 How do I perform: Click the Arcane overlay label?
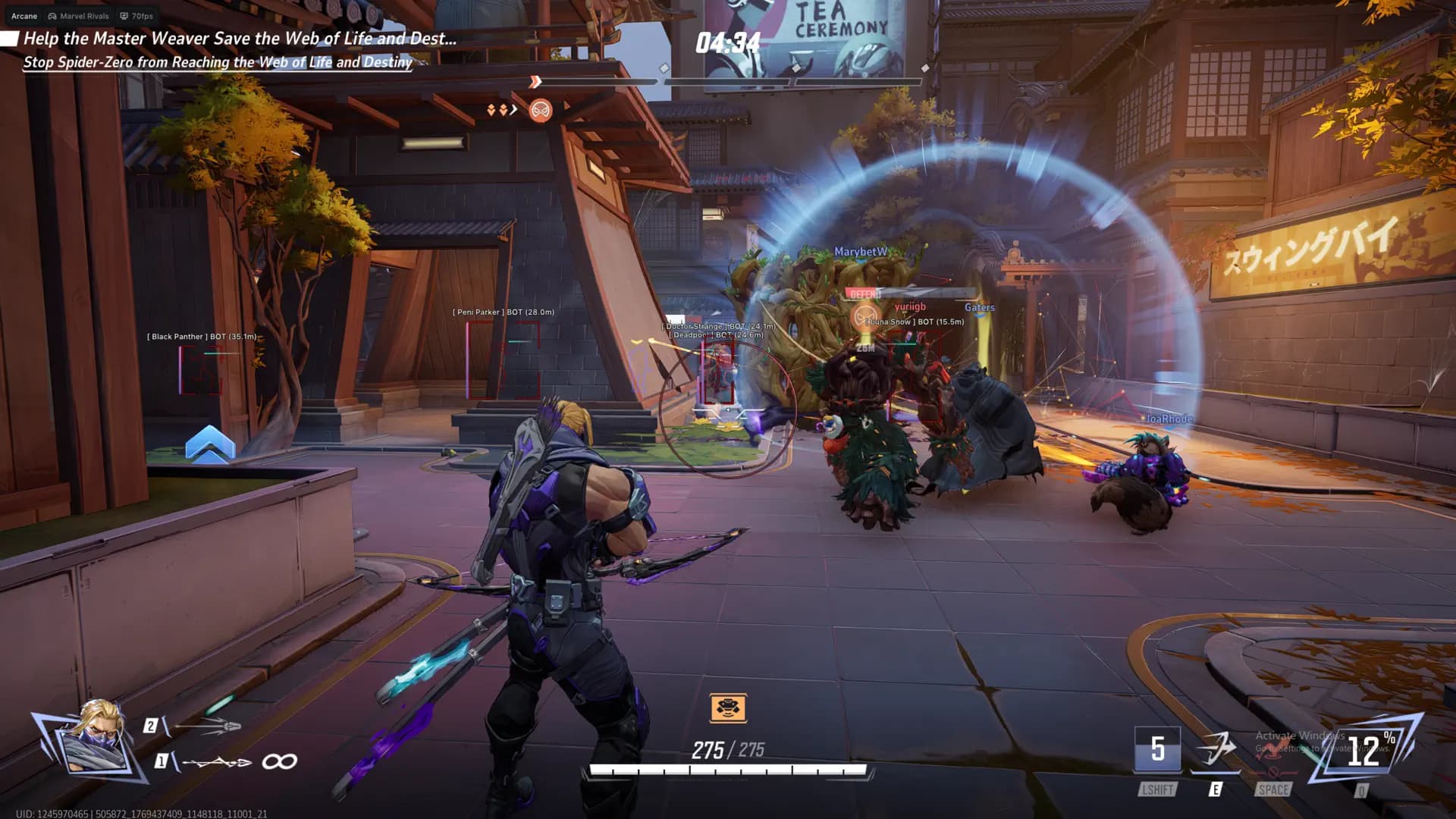[x=24, y=16]
